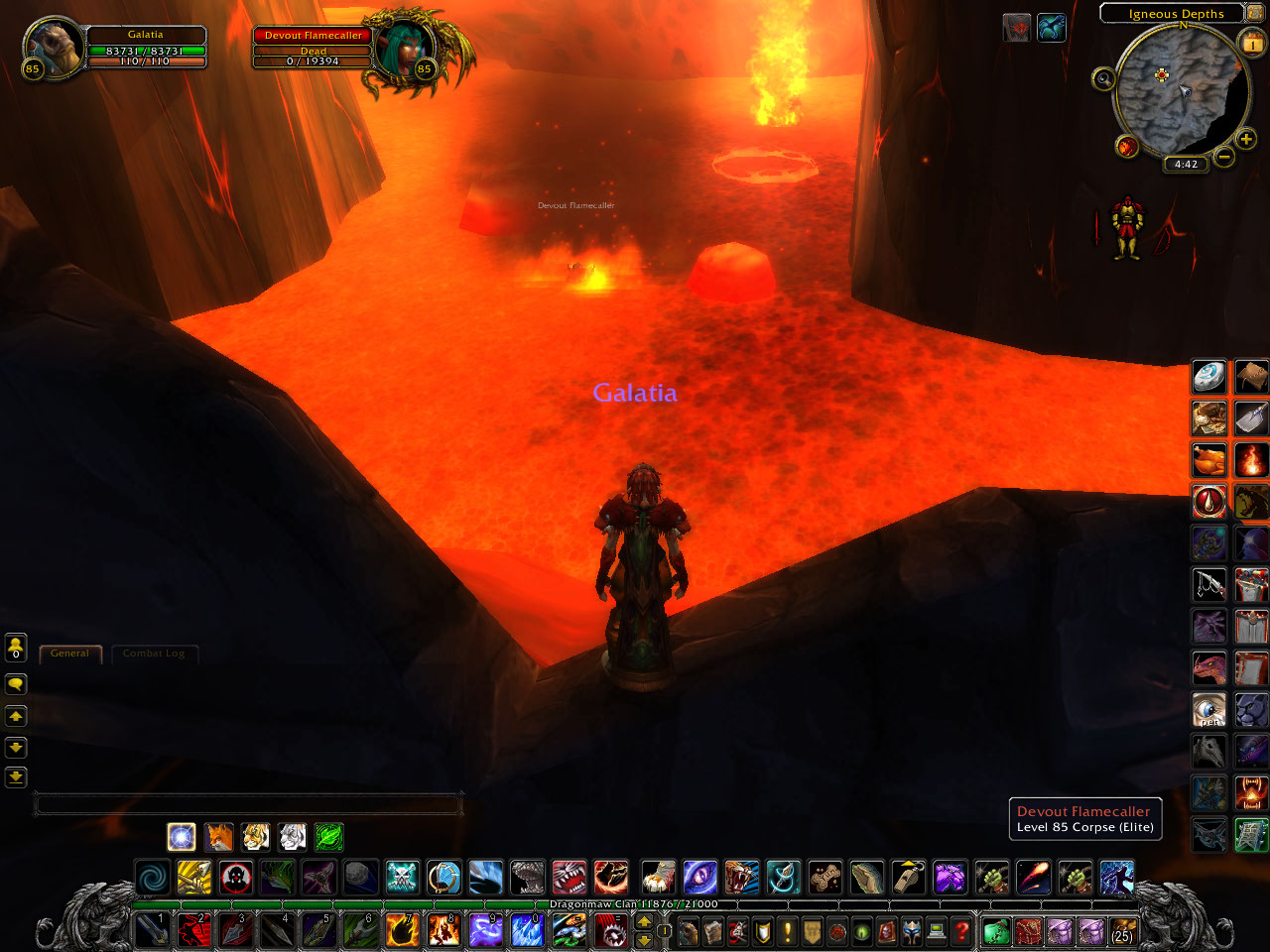The image size is (1270, 952).
Task: Click the yellow exclamation quest log button
Action: coord(787,931)
